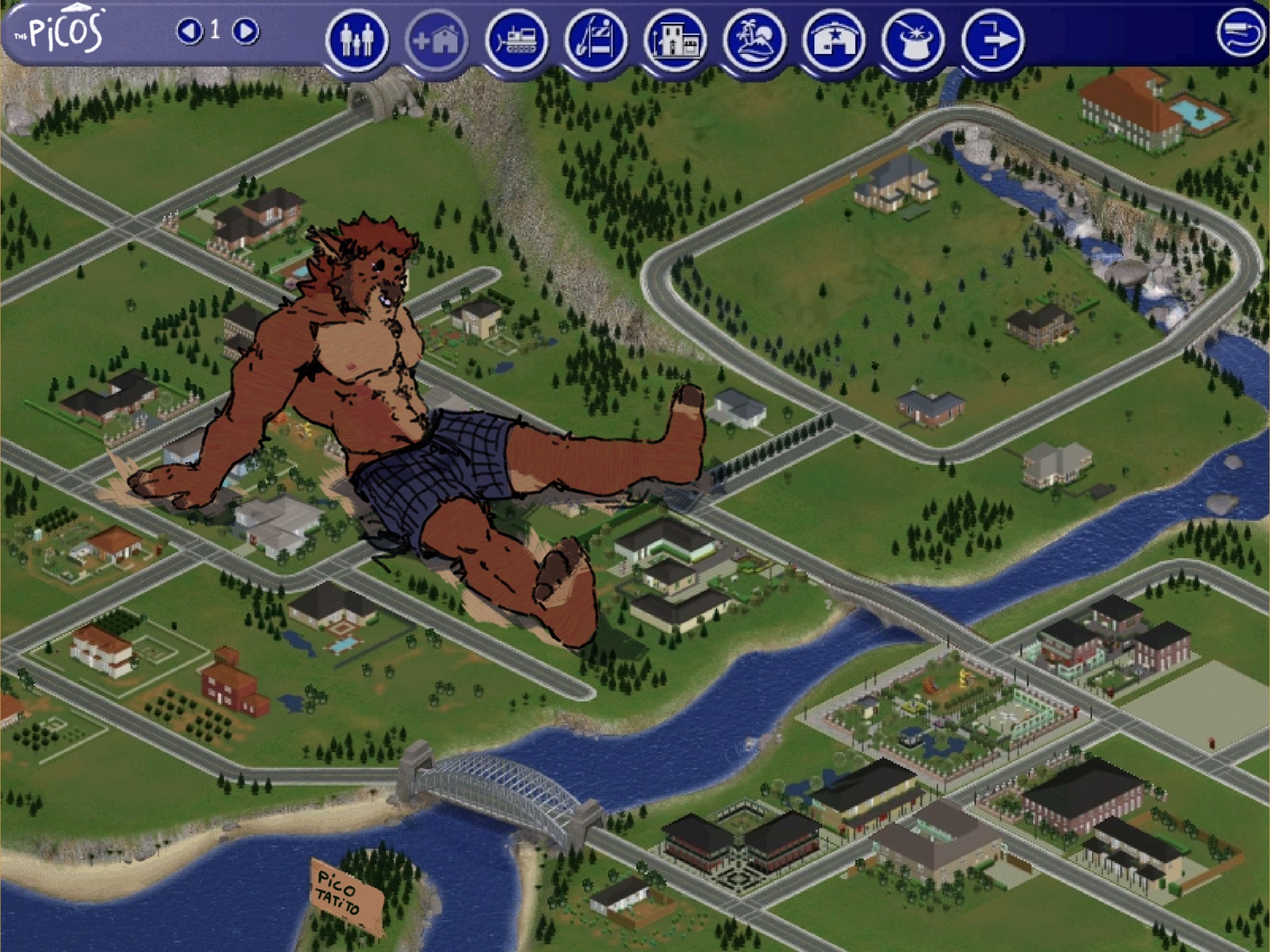Open the downtown buildings icon
The image size is (1270, 952).
674,40
